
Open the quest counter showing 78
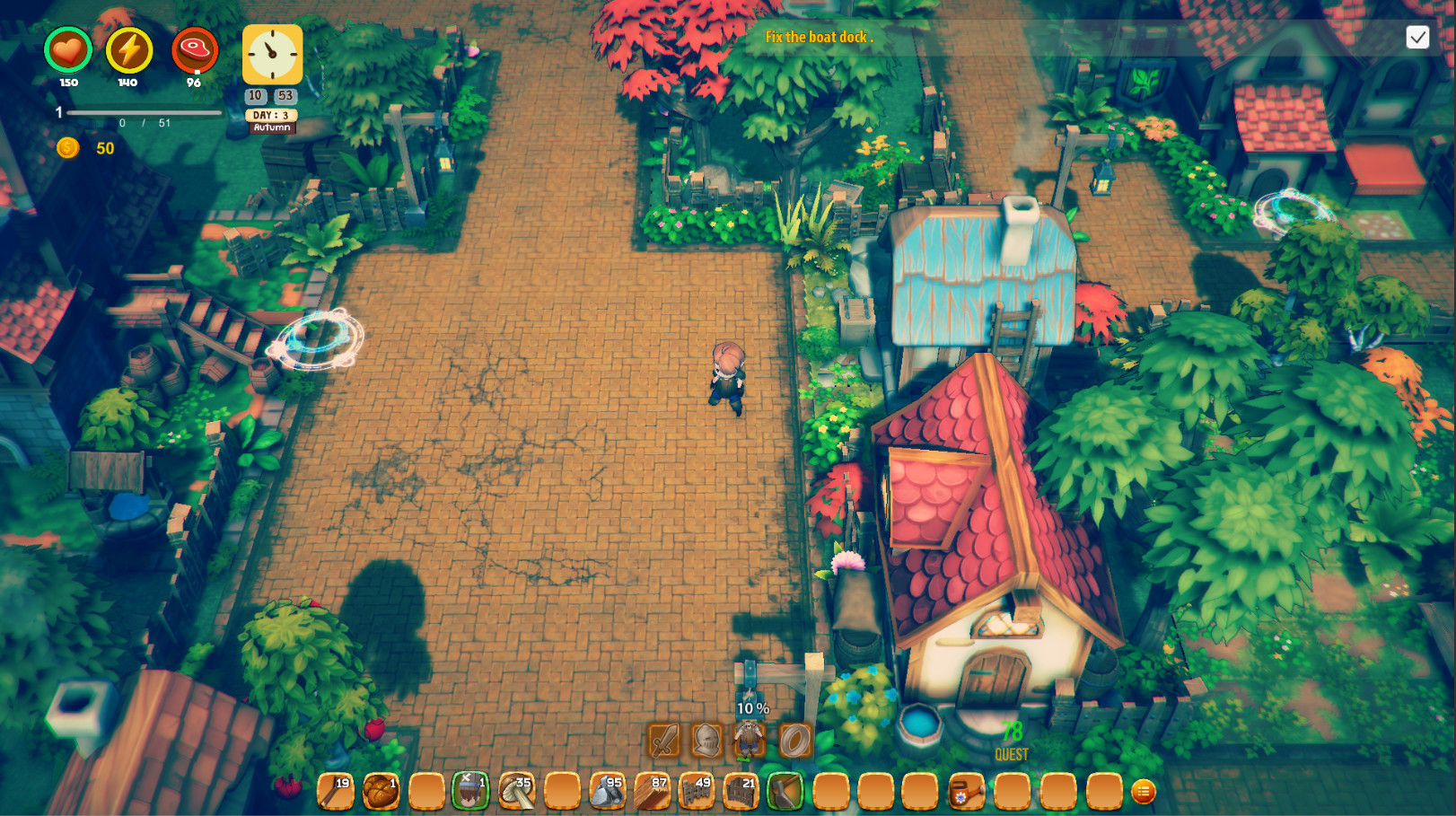tap(1010, 736)
